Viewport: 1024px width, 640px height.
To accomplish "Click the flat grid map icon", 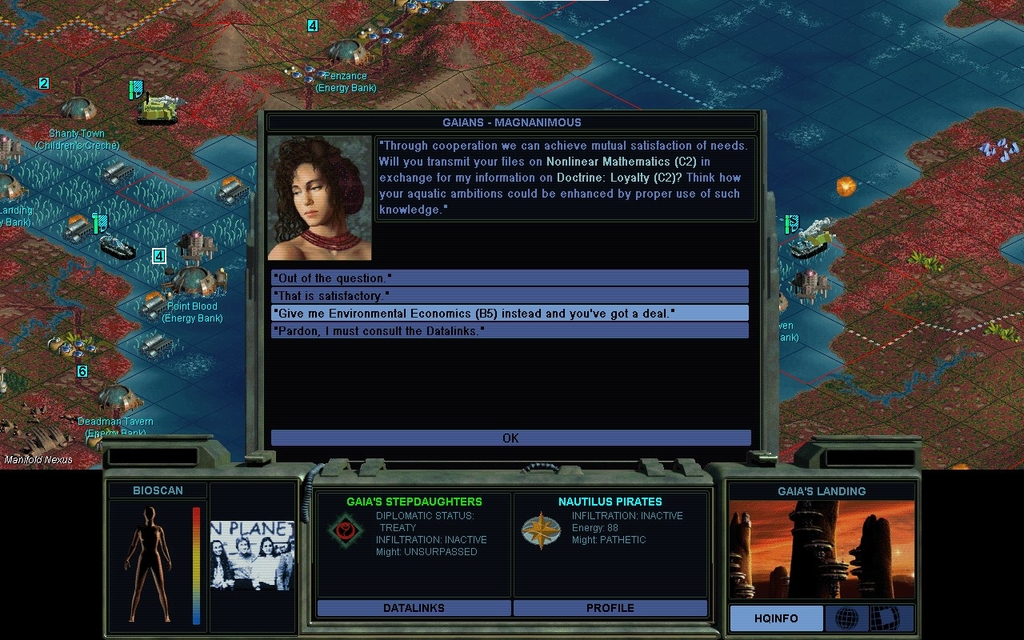I will [x=884, y=618].
